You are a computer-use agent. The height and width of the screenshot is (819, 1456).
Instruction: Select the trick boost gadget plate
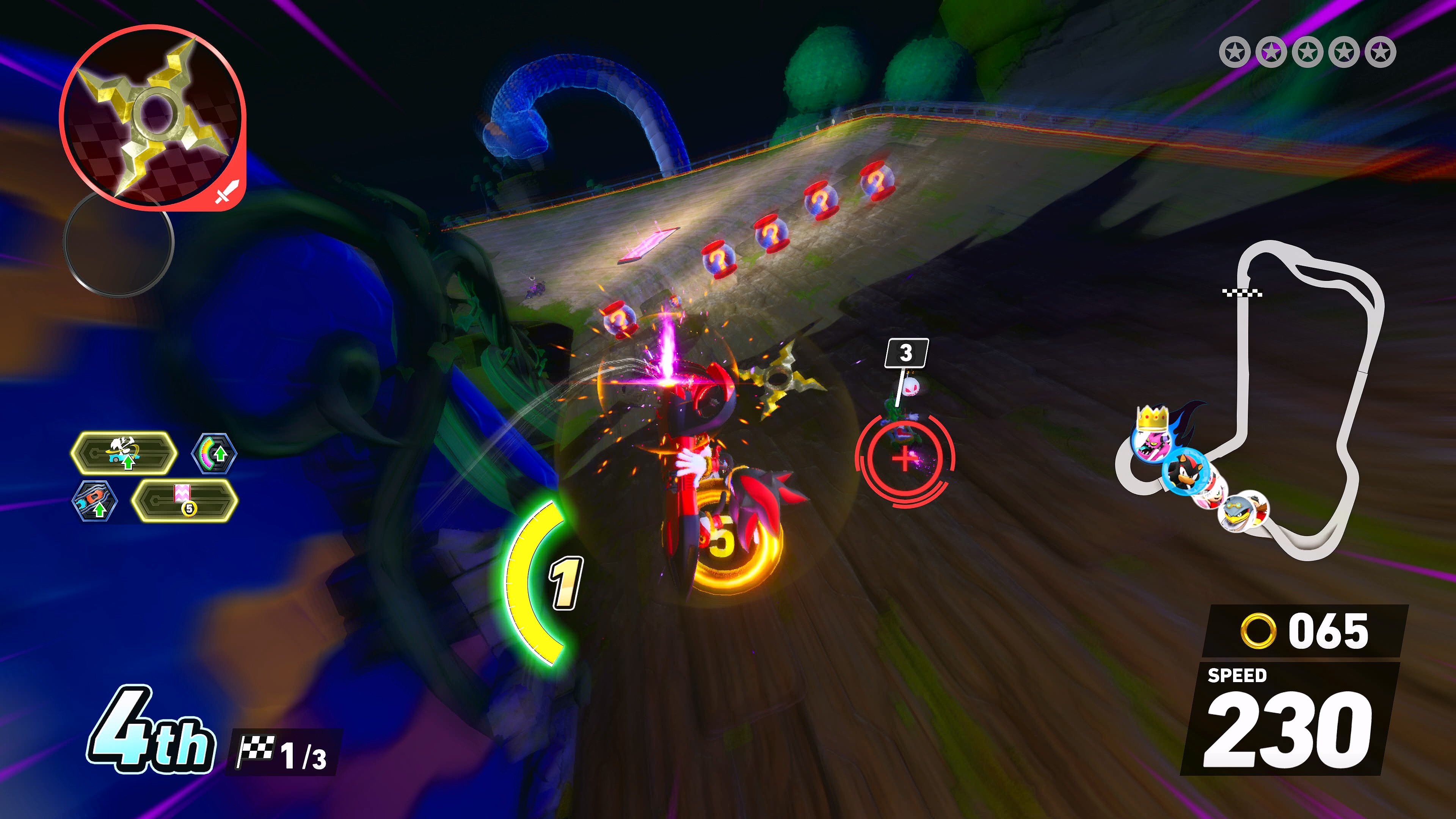click(x=124, y=453)
